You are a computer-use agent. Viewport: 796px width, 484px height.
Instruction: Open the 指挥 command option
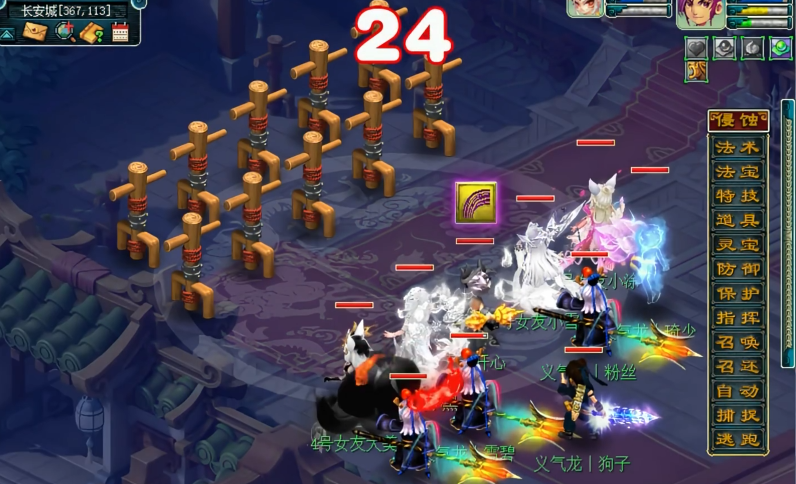[738, 318]
